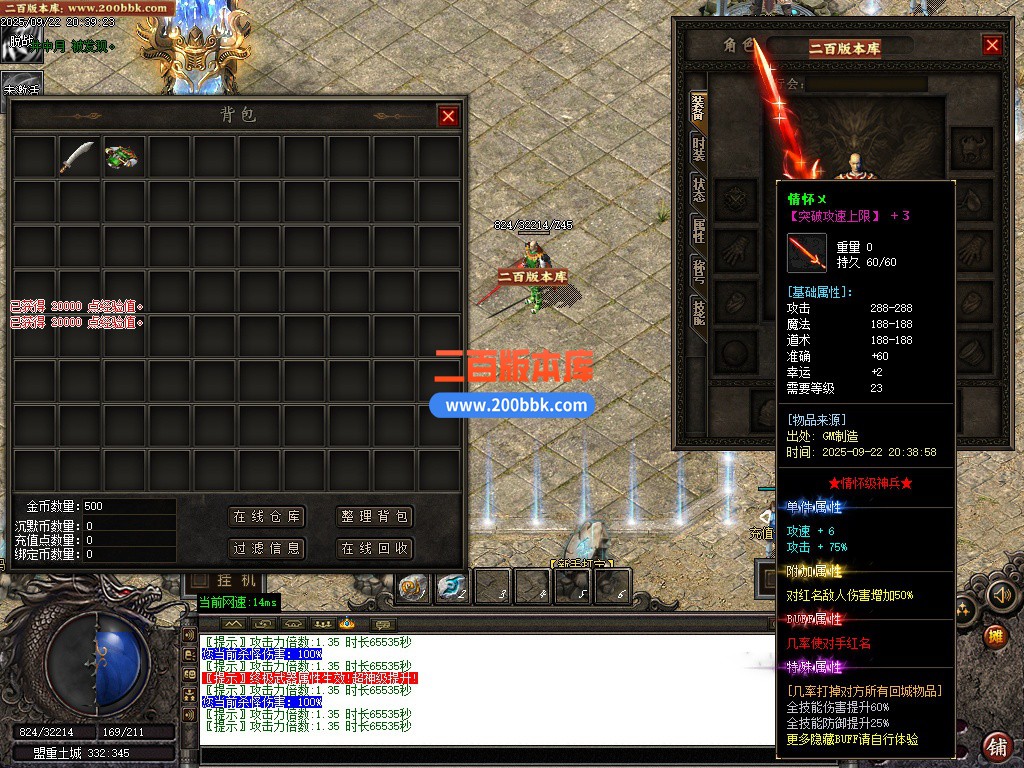Open the 在线回收 online recycle
The image size is (1024, 768).
pos(374,548)
